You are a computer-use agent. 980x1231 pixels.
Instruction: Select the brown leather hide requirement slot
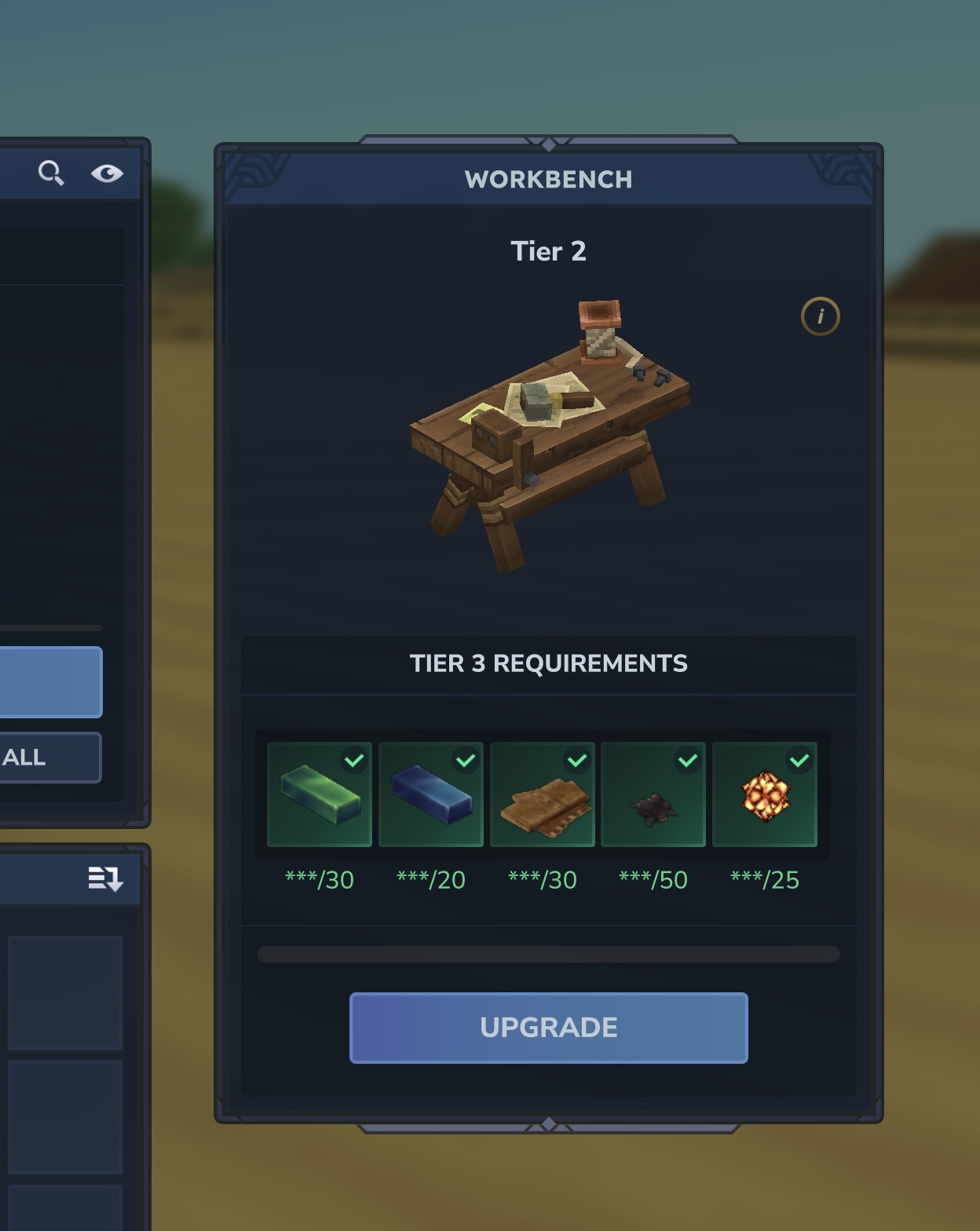point(543,794)
